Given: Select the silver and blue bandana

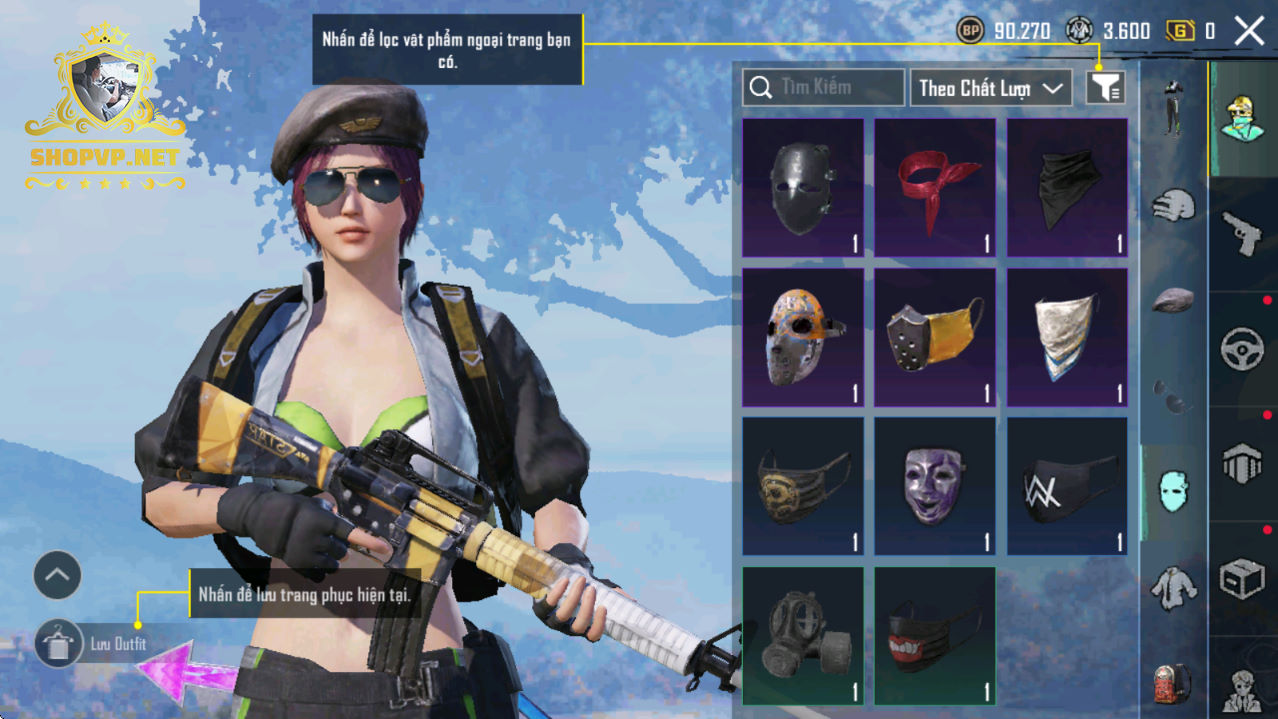Looking at the screenshot, I should [1067, 337].
